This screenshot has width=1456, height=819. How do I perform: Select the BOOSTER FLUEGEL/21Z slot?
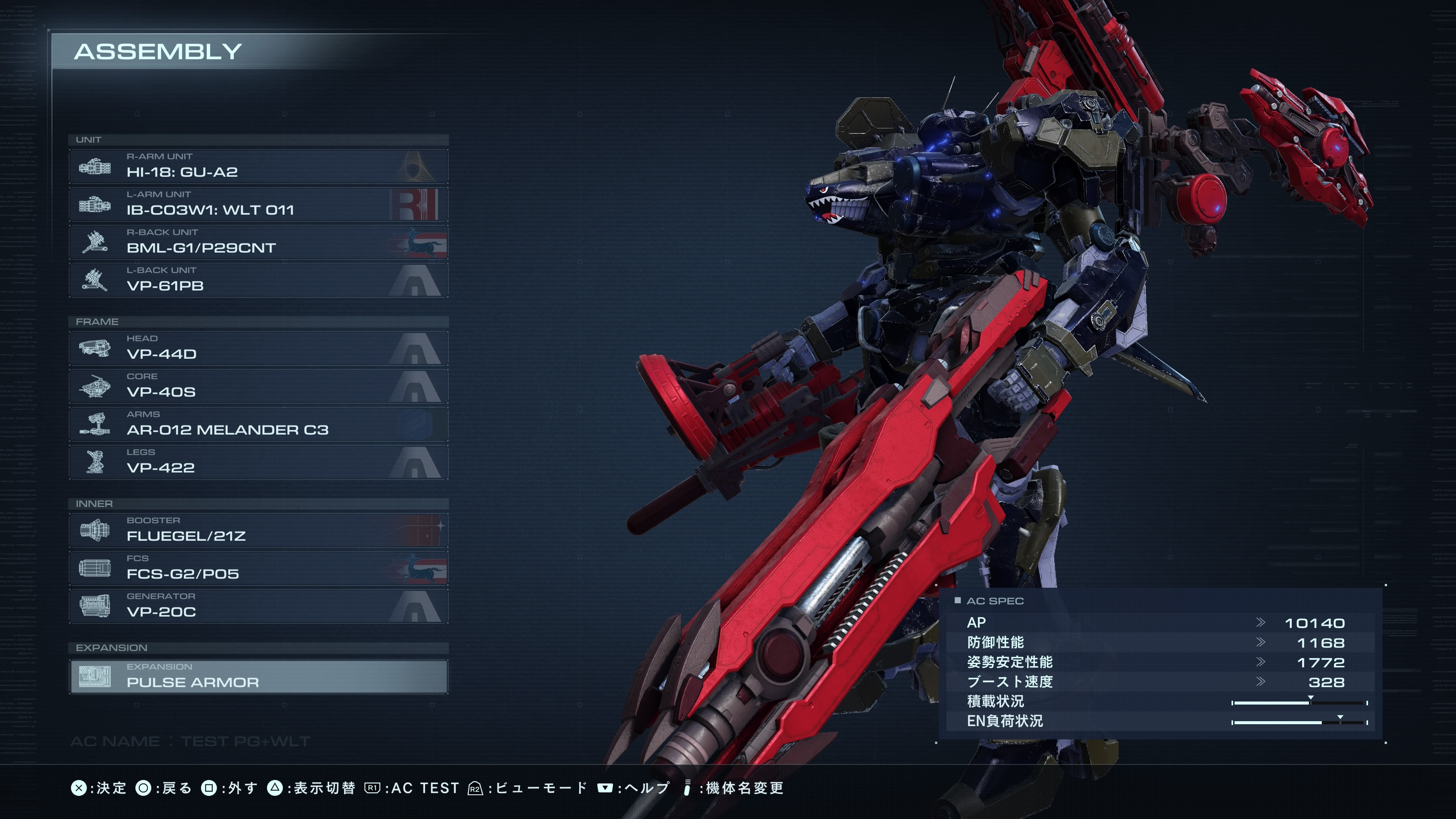point(258,530)
